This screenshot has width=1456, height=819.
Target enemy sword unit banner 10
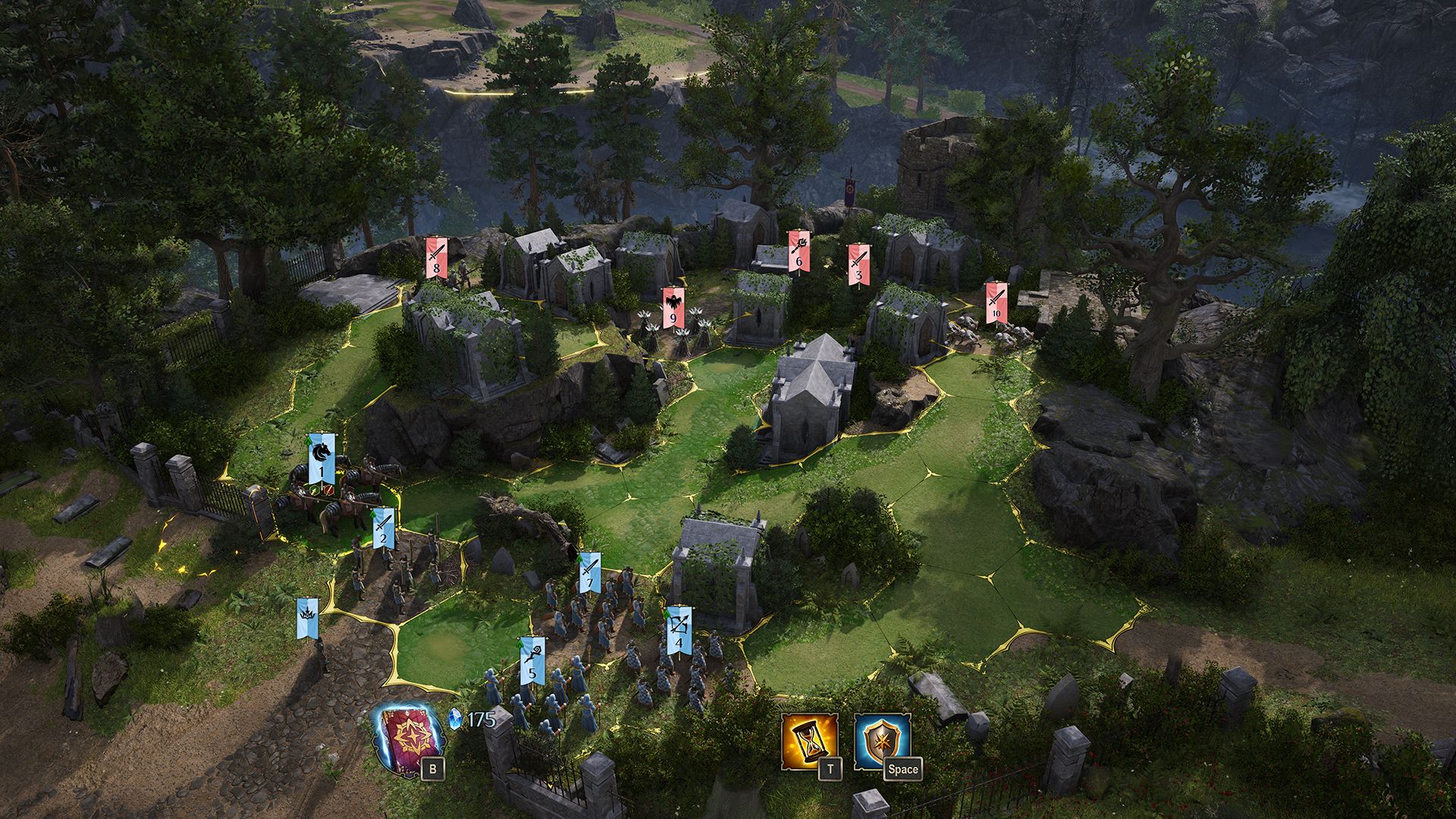[996, 303]
